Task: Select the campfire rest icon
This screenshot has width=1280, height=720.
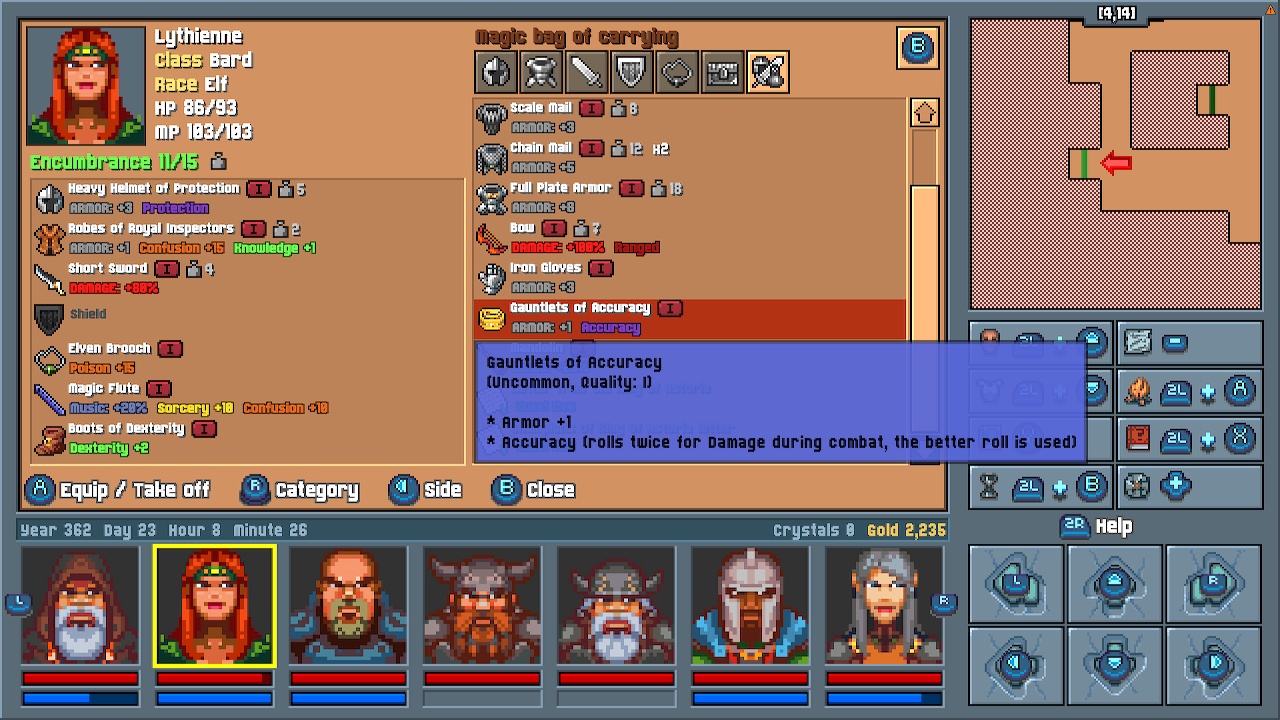Action: point(1138,391)
